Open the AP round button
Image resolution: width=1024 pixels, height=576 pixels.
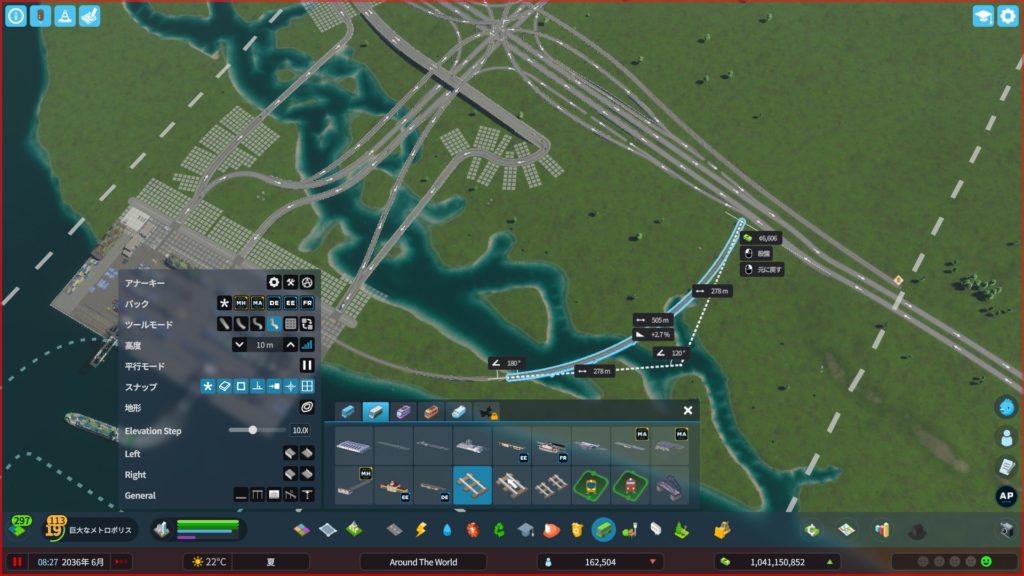pos(1006,496)
